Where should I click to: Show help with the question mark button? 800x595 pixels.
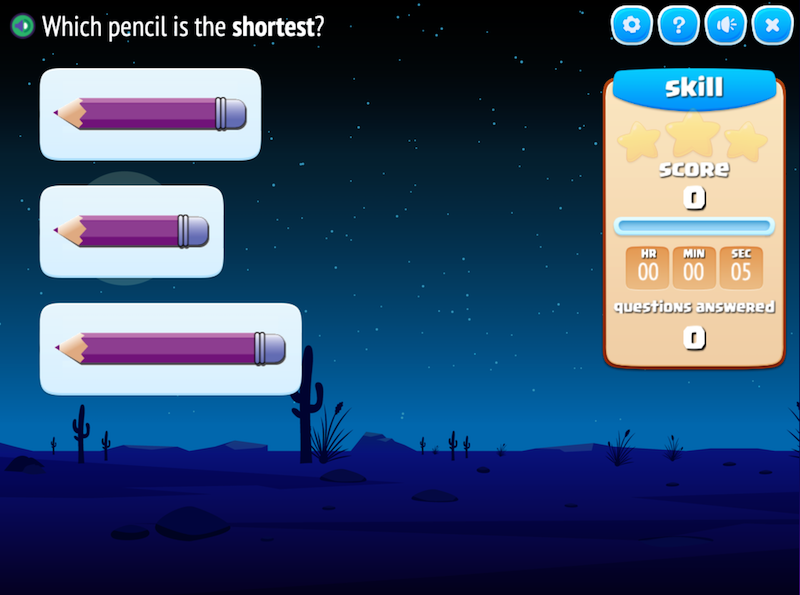(678, 26)
